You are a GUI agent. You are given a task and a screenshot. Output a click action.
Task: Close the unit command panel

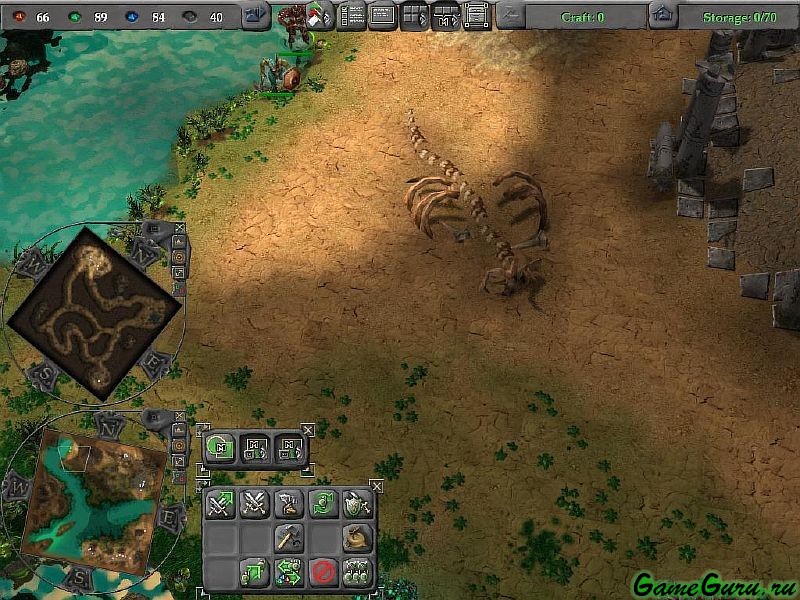(x=376, y=486)
